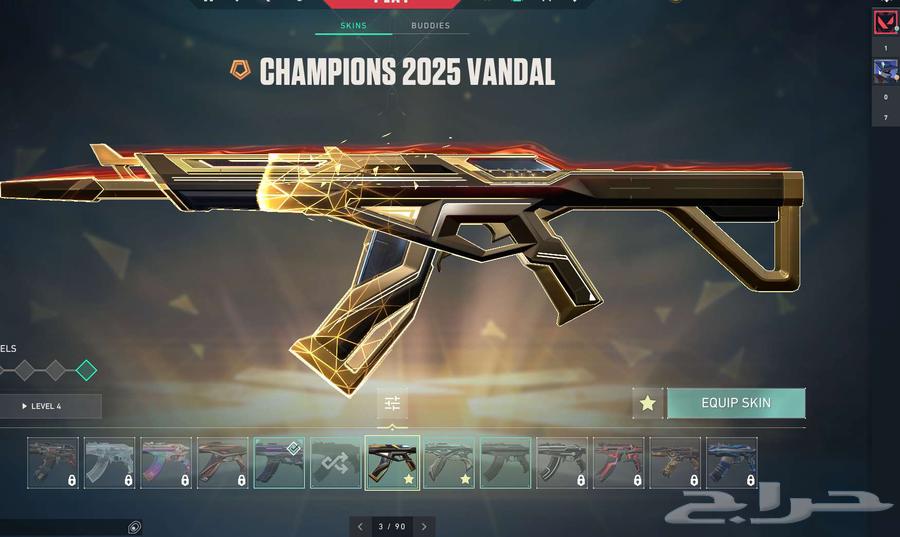The width and height of the screenshot is (900, 537).
Task: Choose the selected Champions 2025 Vandal thumbnail
Action: 392,463
